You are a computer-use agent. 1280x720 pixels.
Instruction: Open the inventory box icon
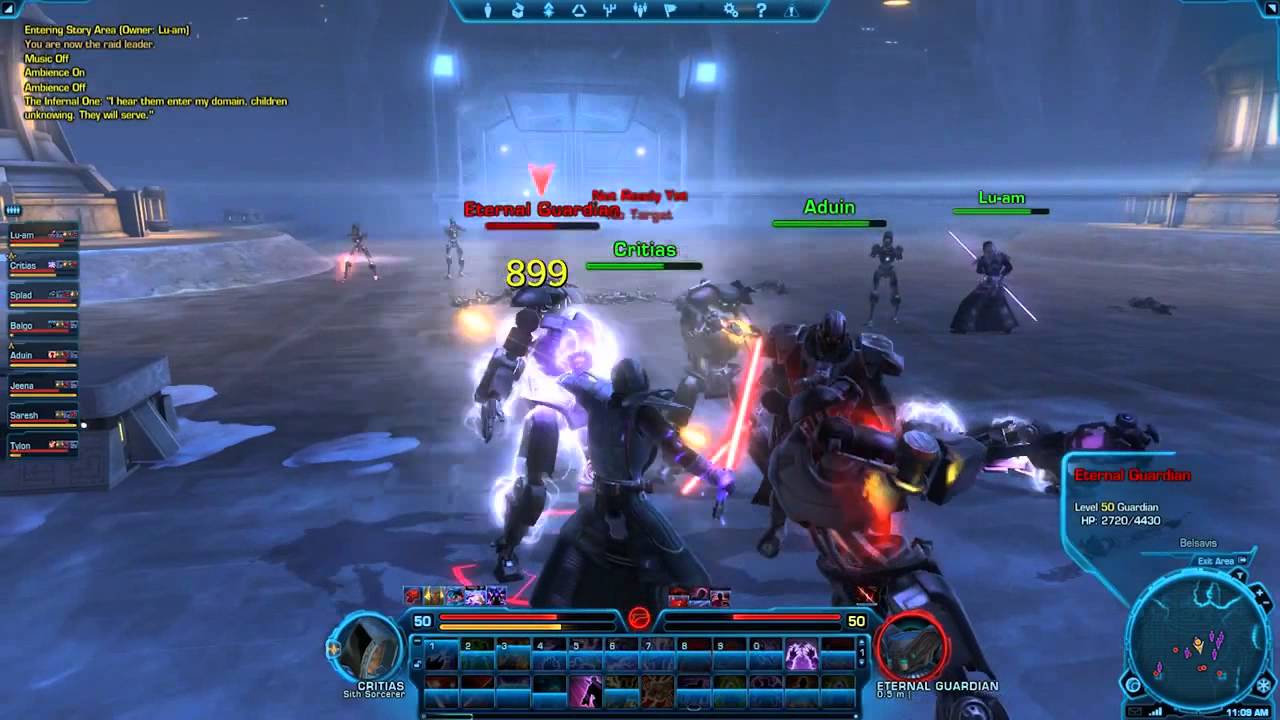(518, 11)
